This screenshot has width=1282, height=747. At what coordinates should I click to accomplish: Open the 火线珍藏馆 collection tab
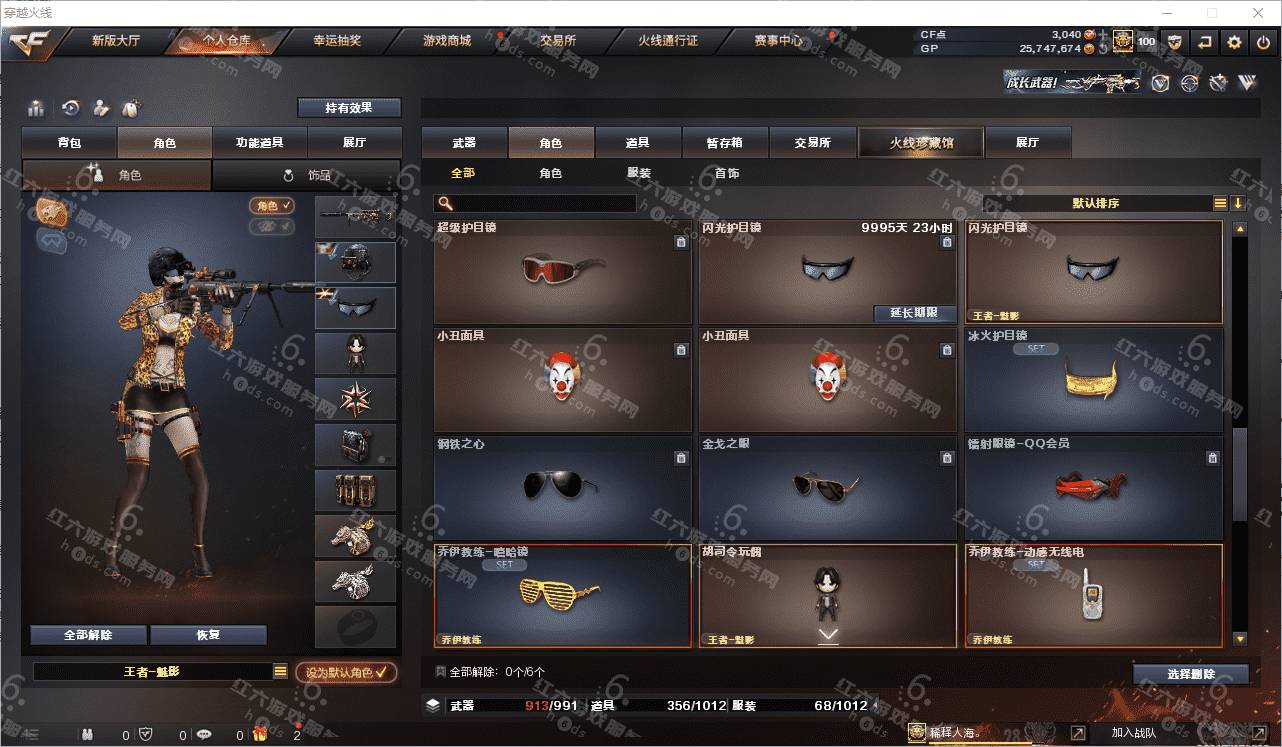[x=921, y=143]
